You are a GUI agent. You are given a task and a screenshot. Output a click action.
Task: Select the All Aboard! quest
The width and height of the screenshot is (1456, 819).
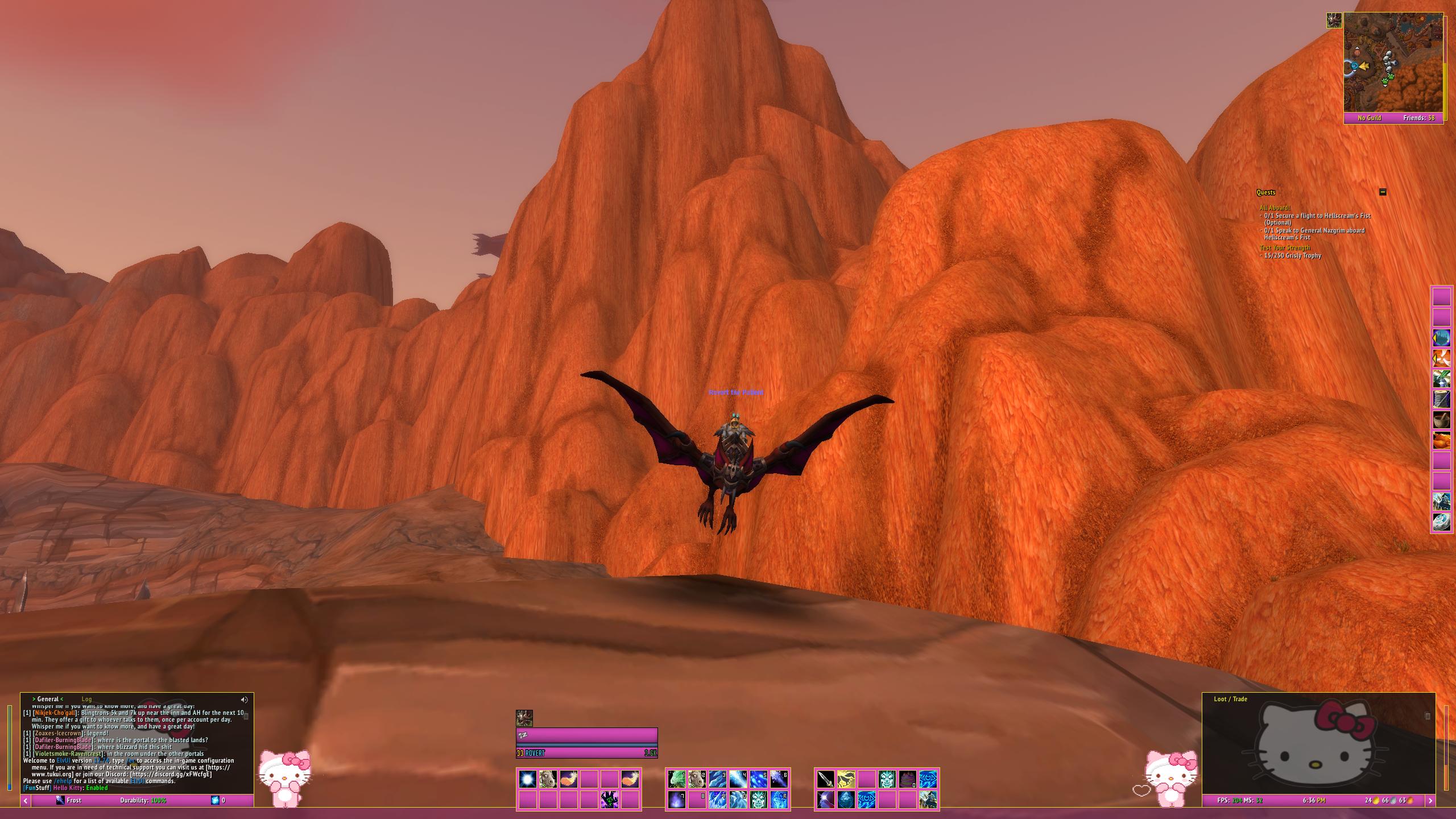[x=1275, y=208]
